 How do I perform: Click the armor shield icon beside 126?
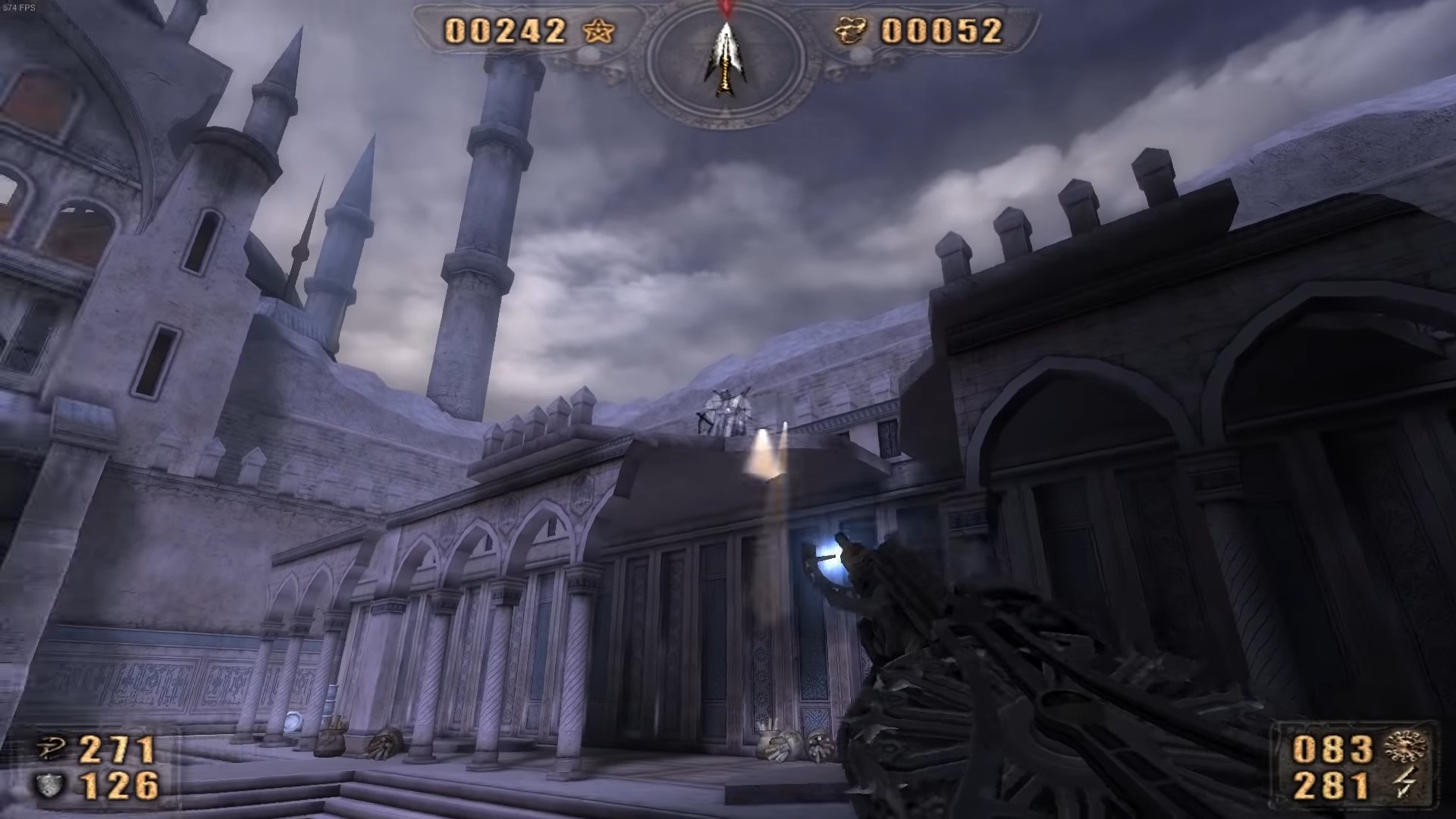(50, 786)
